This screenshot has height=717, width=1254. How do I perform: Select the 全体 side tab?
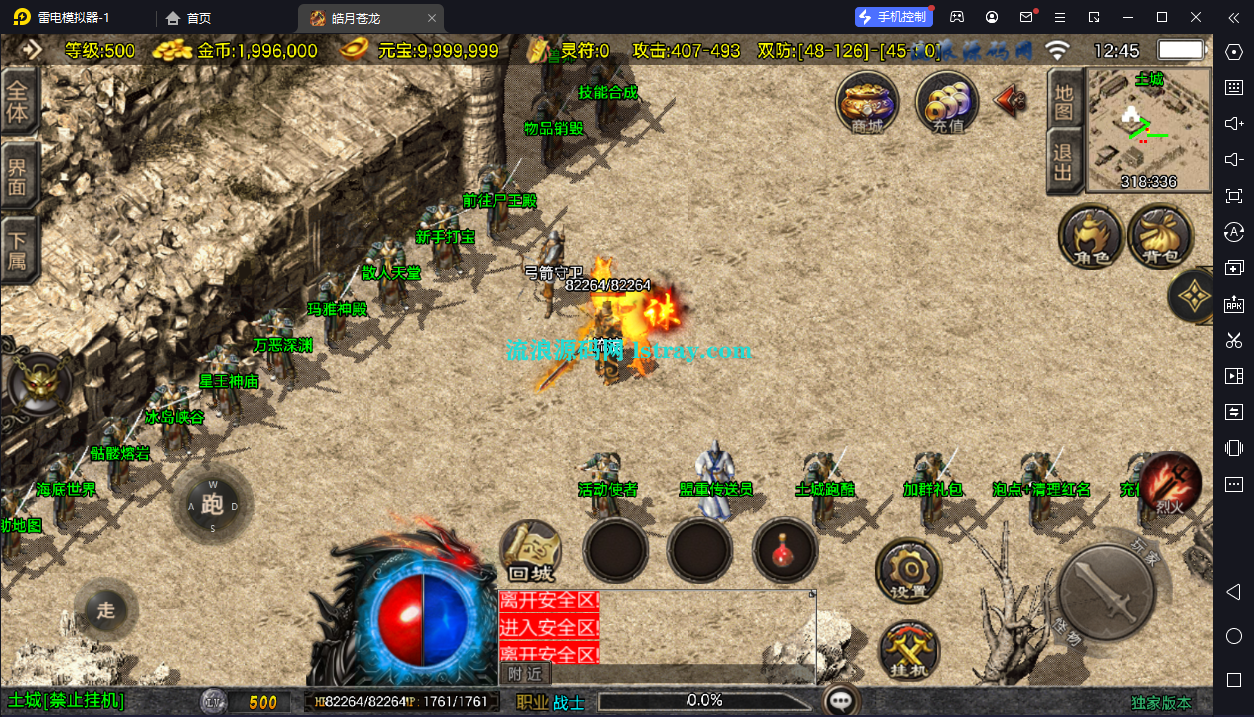18,100
